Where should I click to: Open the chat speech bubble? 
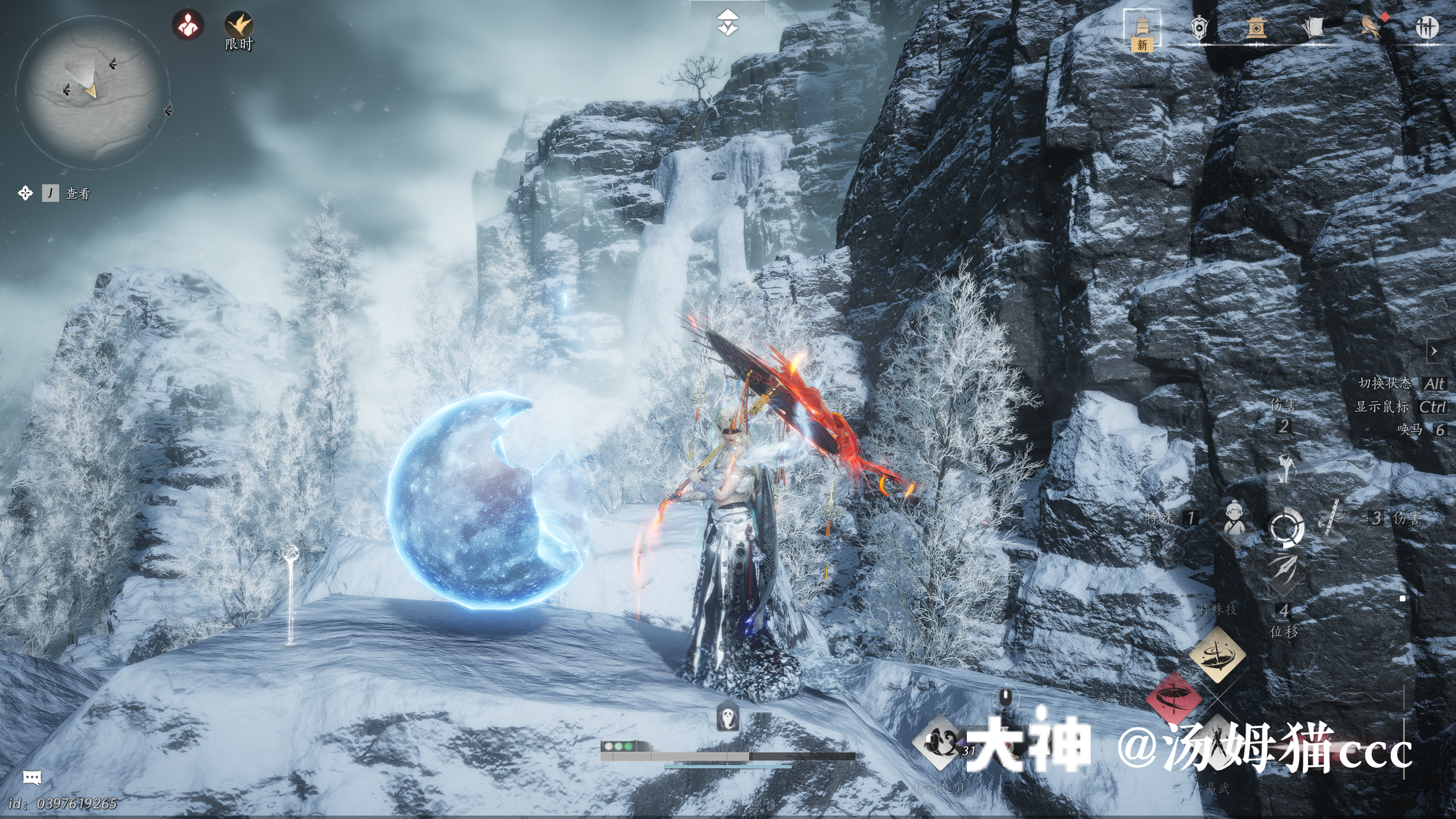pyautogui.click(x=32, y=777)
